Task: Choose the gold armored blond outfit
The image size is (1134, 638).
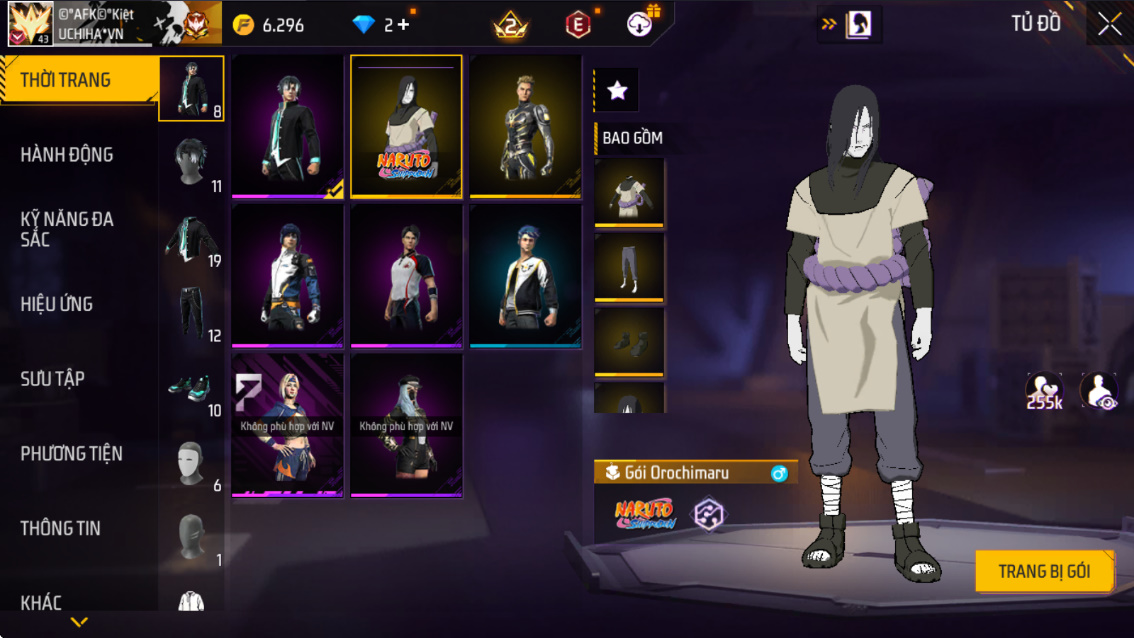Action: (x=525, y=125)
